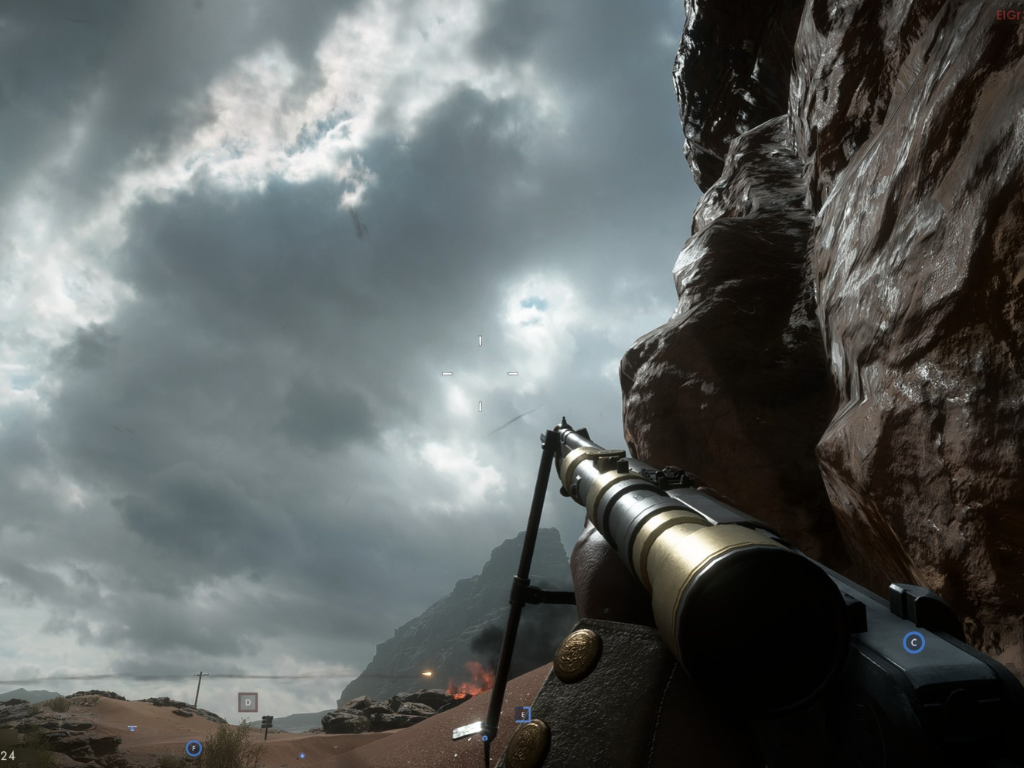Screen dimensions: 1024x768
Task: Select the objective E flag marker
Action: pyautogui.click(x=522, y=714)
